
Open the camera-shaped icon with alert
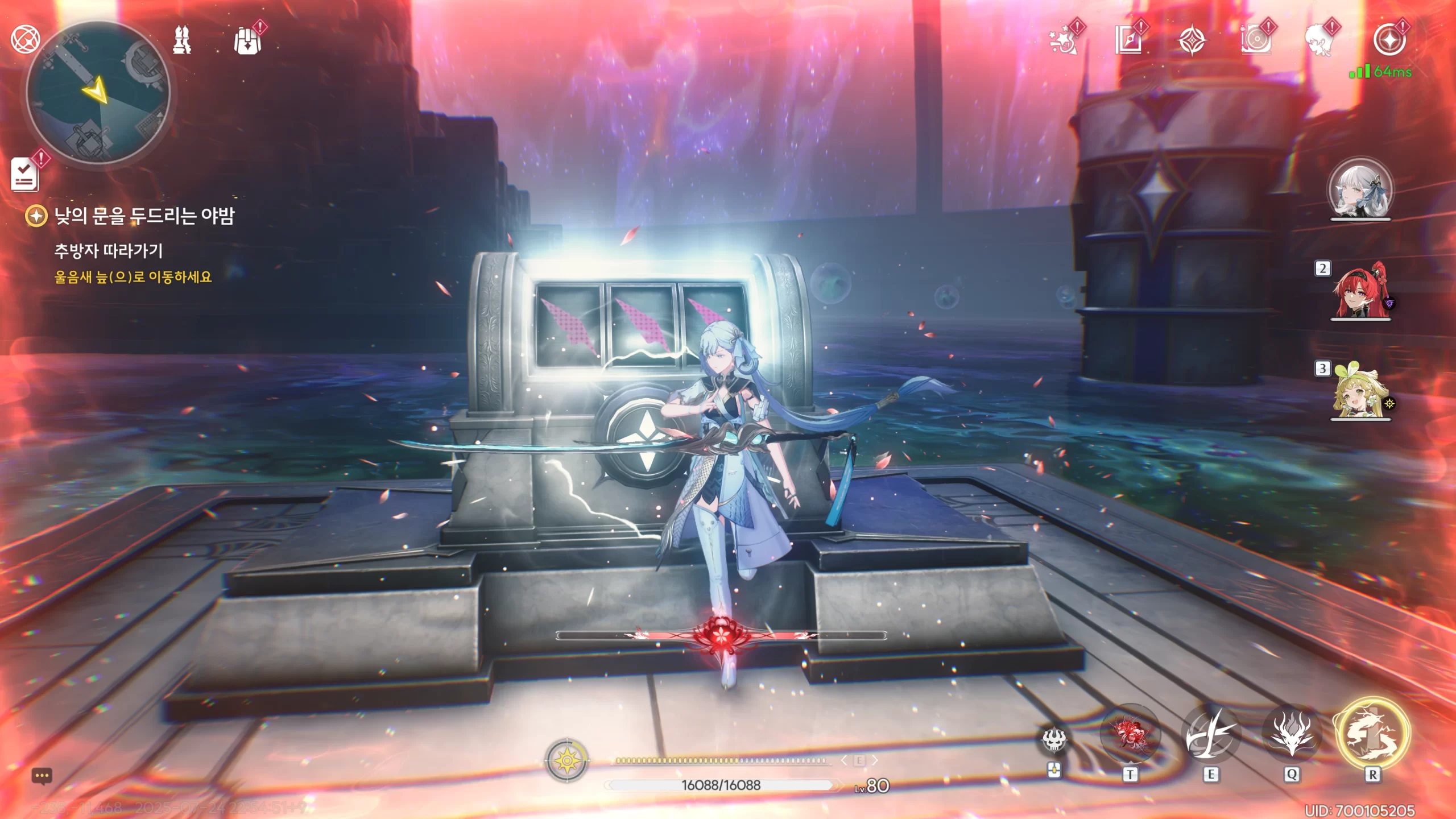point(1255,41)
